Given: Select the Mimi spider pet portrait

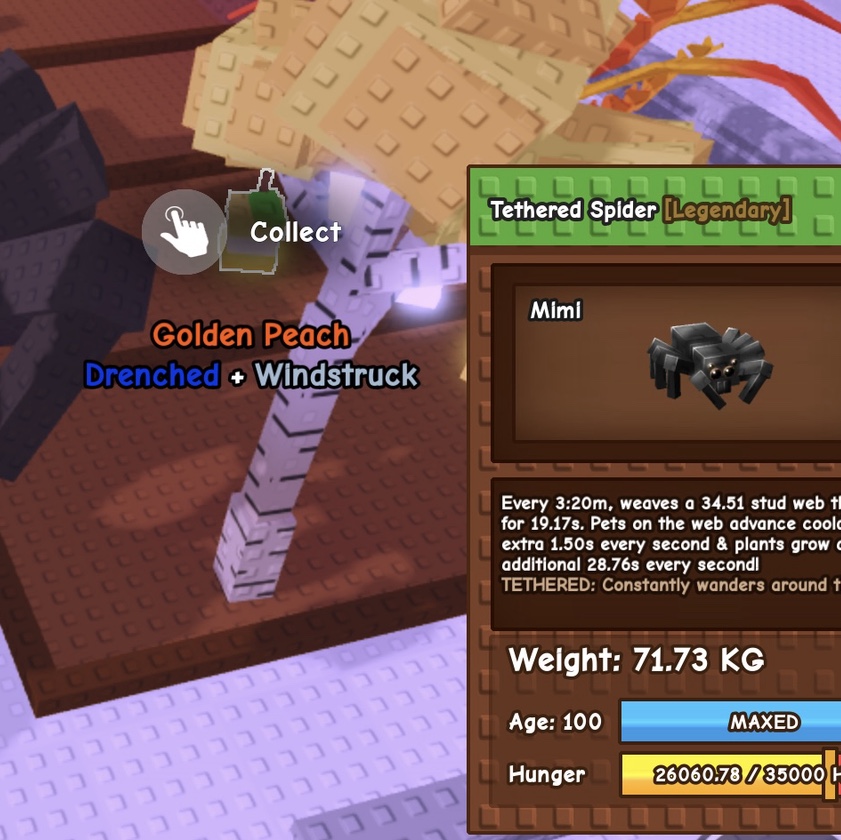Looking at the screenshot, I should coord(707,364).
